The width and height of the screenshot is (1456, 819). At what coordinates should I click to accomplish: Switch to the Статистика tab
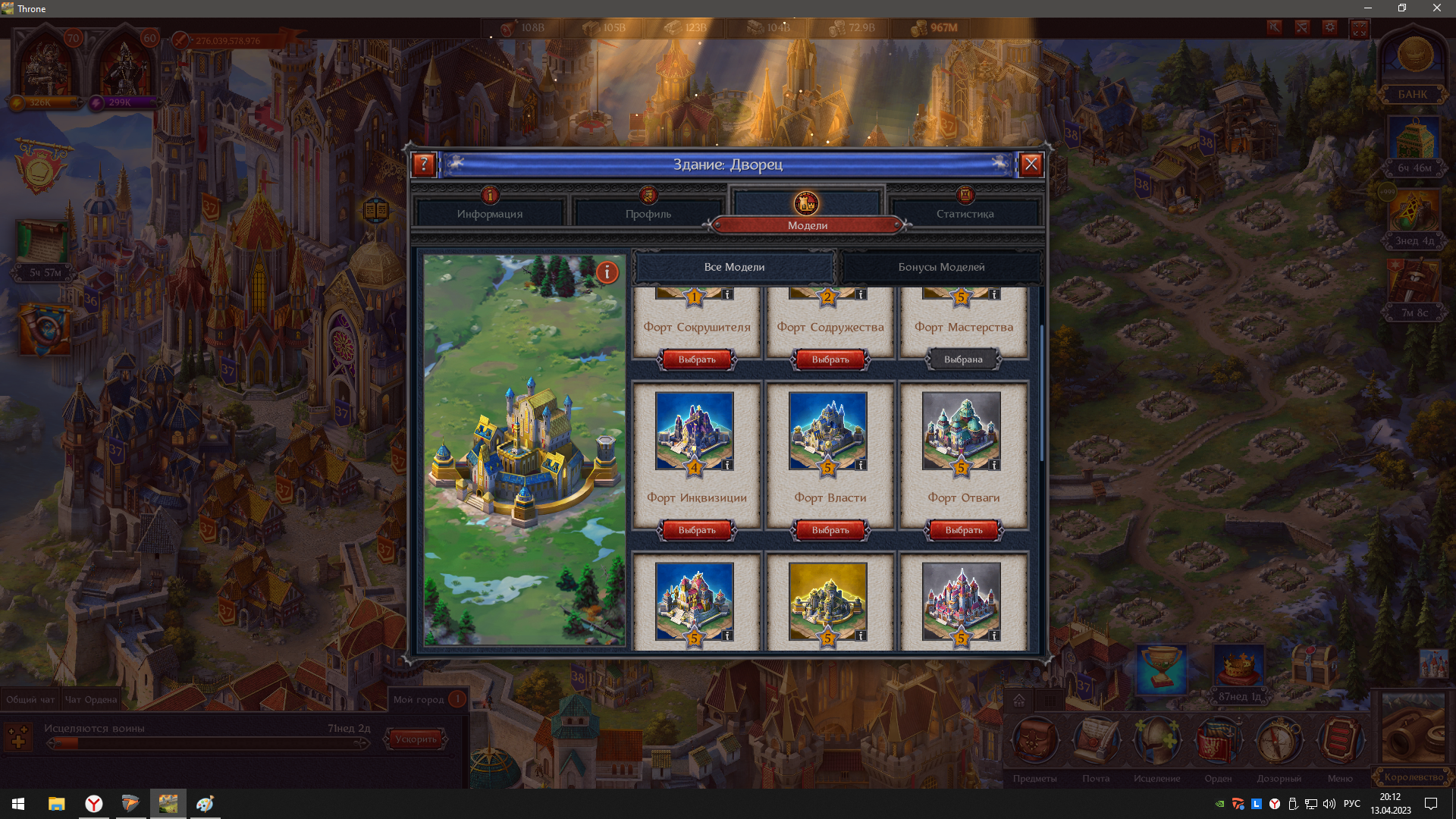[x=965, y=213]
